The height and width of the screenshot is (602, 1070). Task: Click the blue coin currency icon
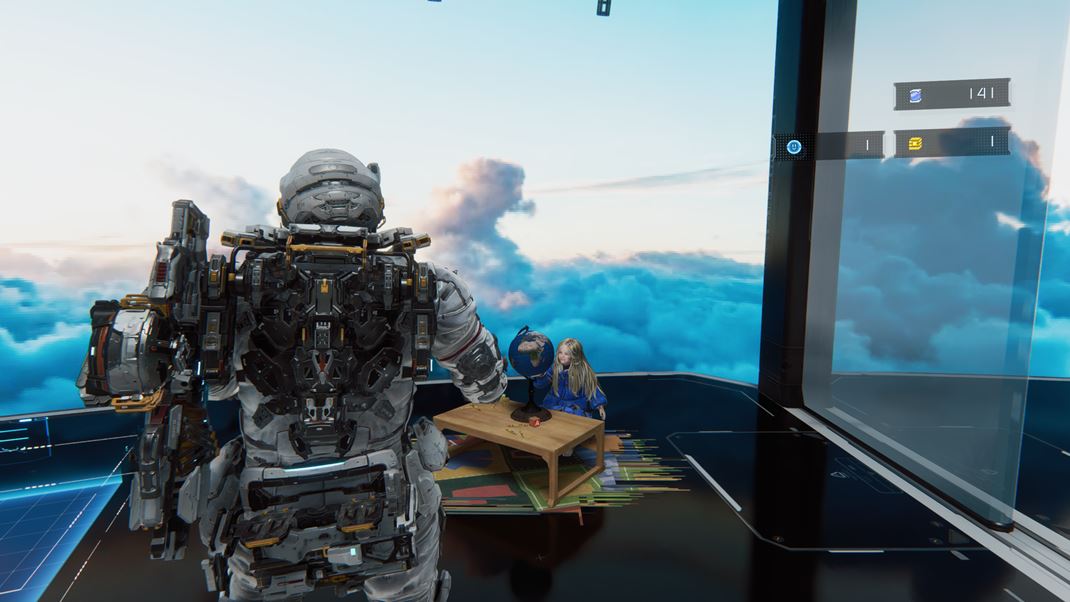pos(916,95)
